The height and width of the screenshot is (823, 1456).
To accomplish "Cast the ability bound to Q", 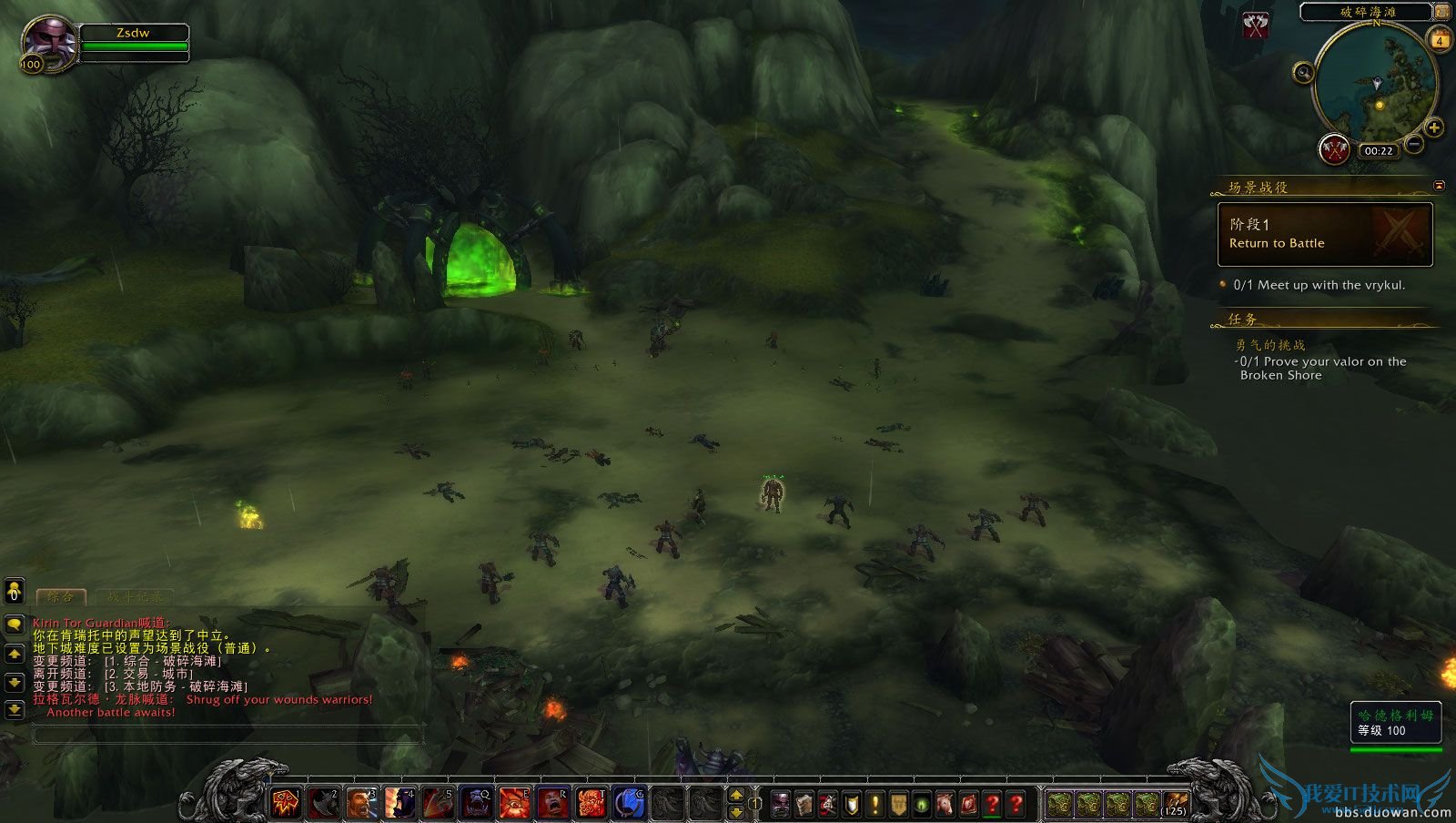I will 475,803.
